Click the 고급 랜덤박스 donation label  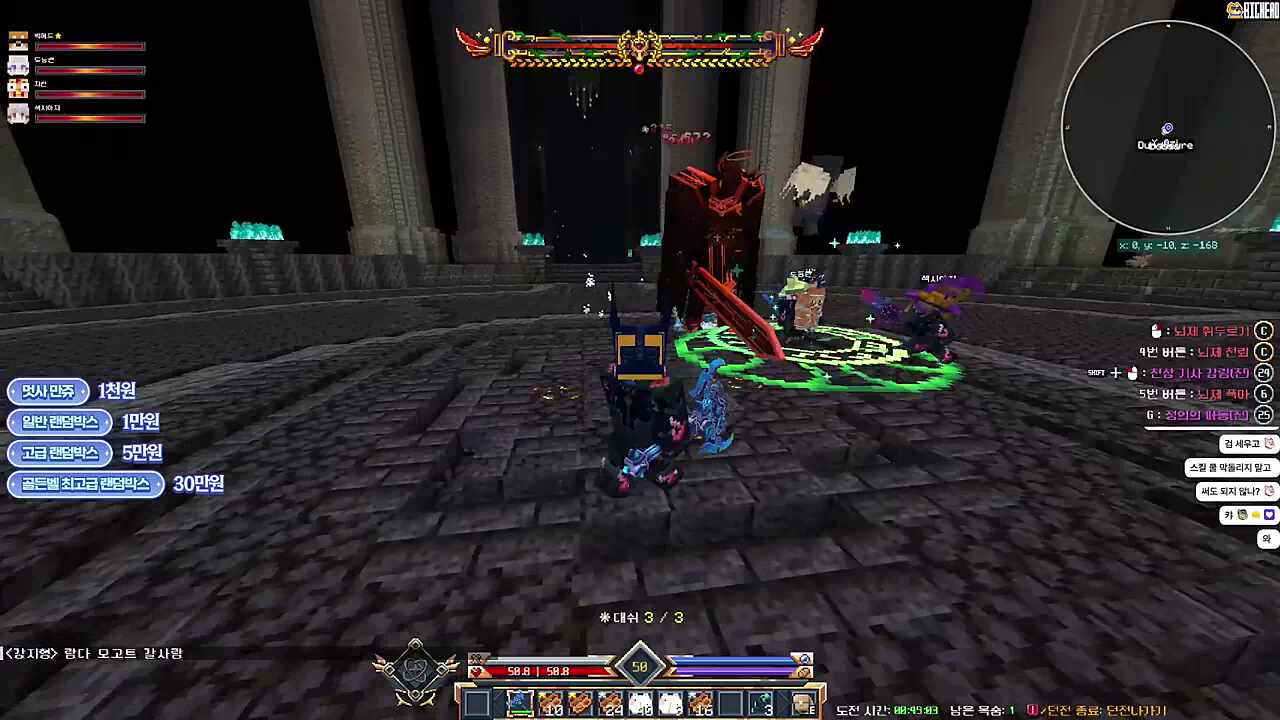coord(60,453)
